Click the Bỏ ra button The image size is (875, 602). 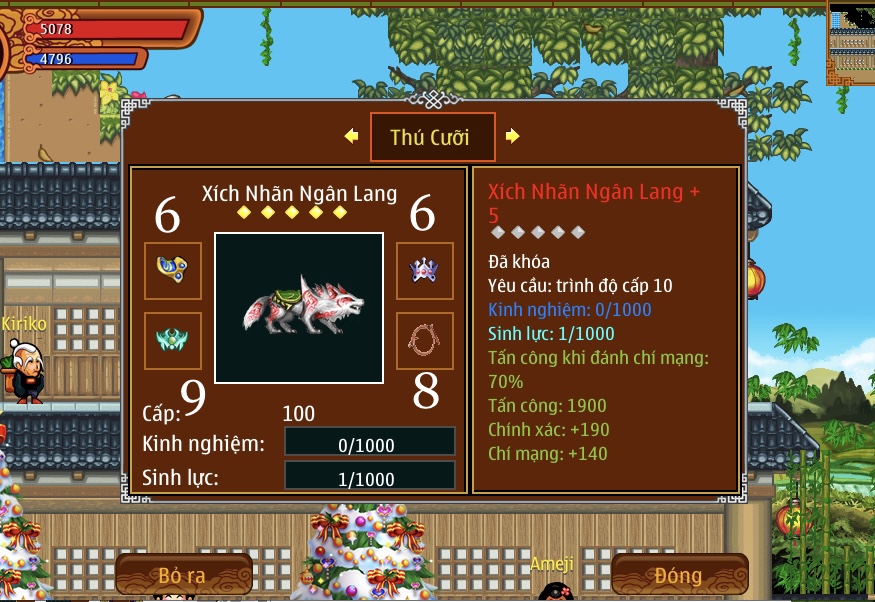(183, 575)
